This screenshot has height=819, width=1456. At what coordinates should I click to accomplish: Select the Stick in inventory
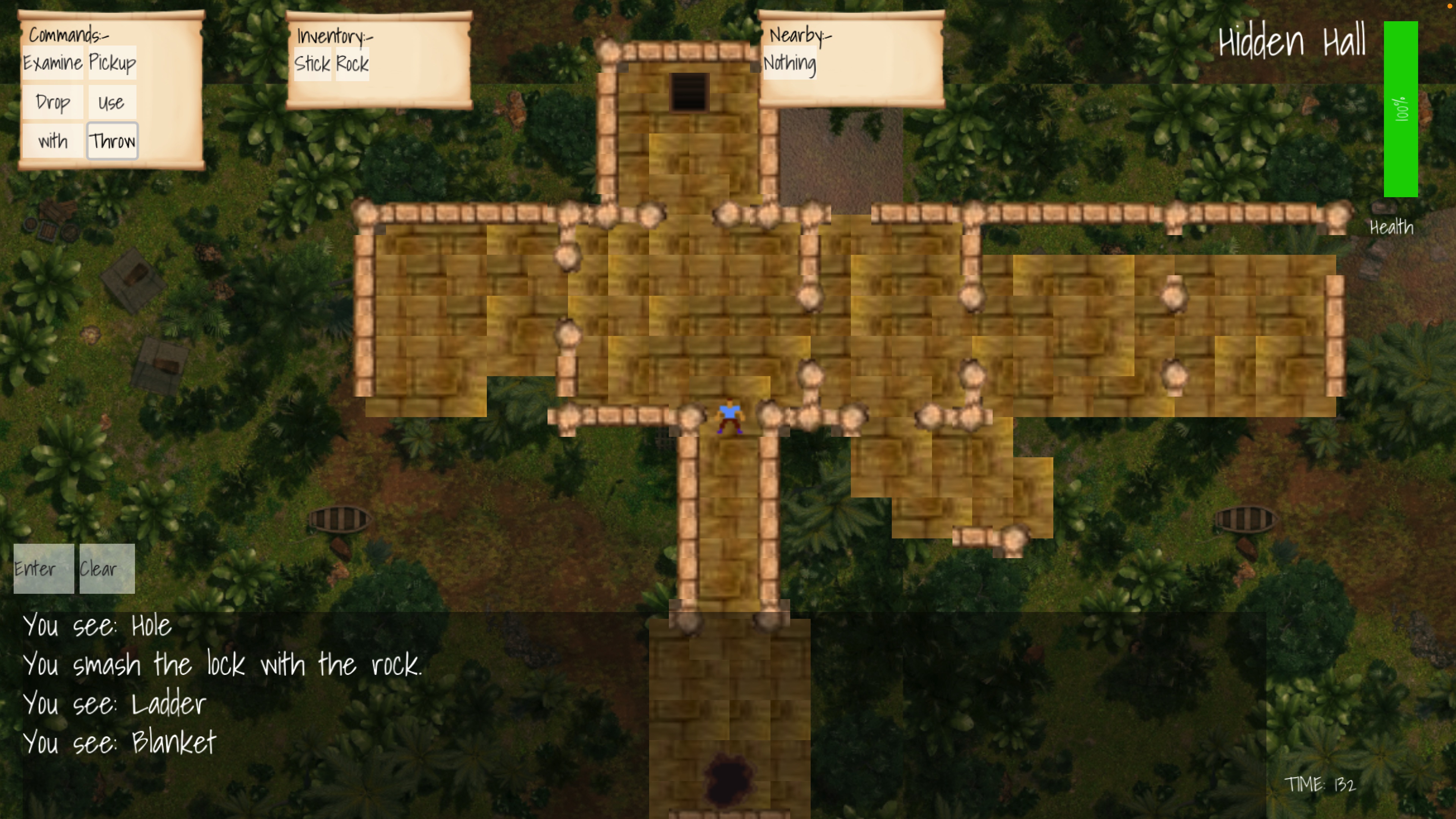pos(312,64)
